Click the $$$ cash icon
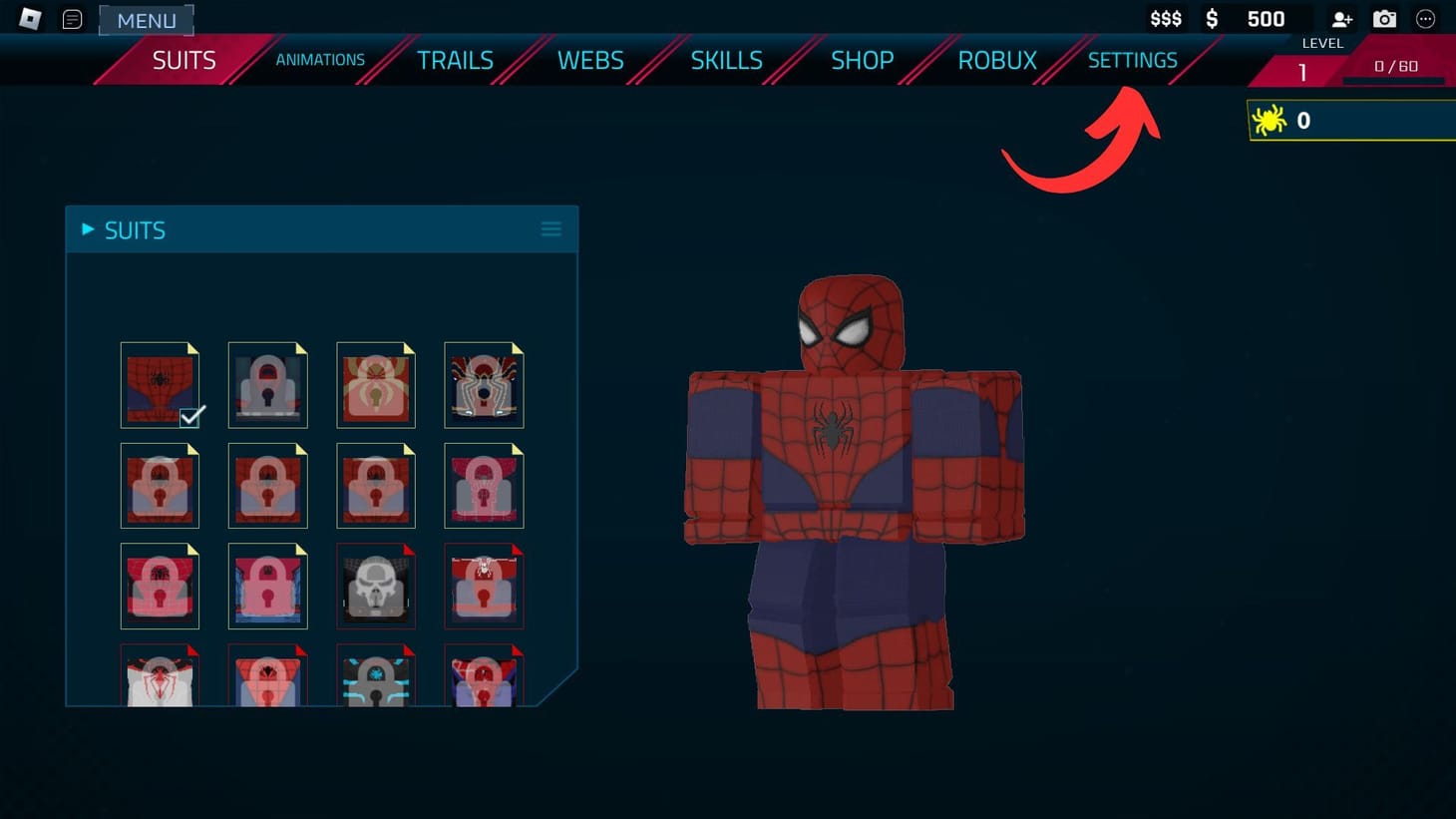This screenshot has width=1456, height=819. (1165, 18)
